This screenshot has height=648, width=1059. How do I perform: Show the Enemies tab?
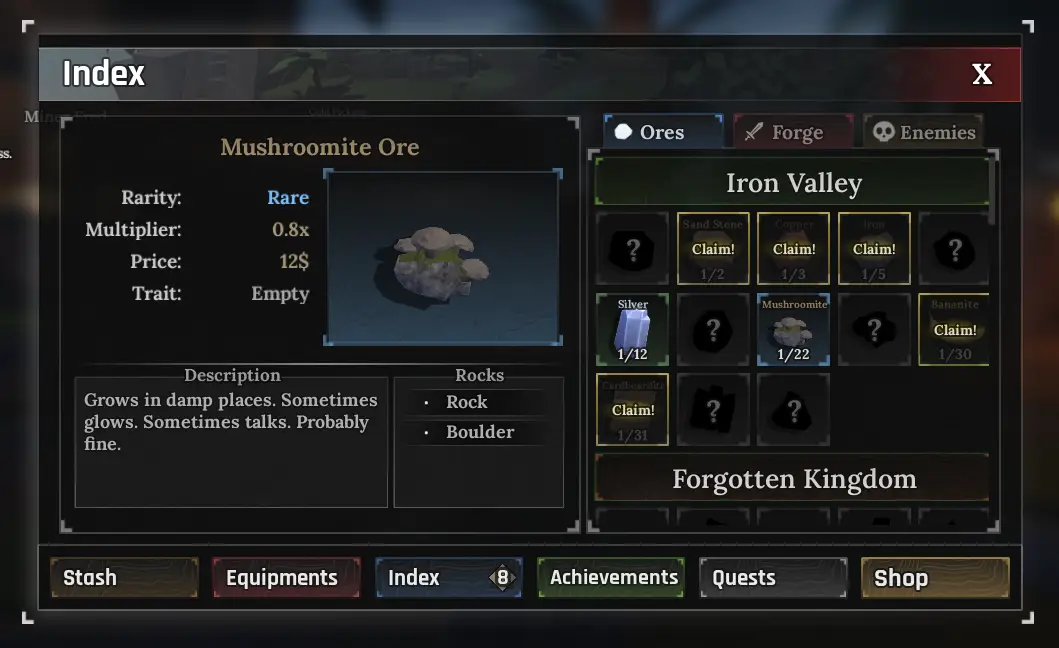(923, 132)
